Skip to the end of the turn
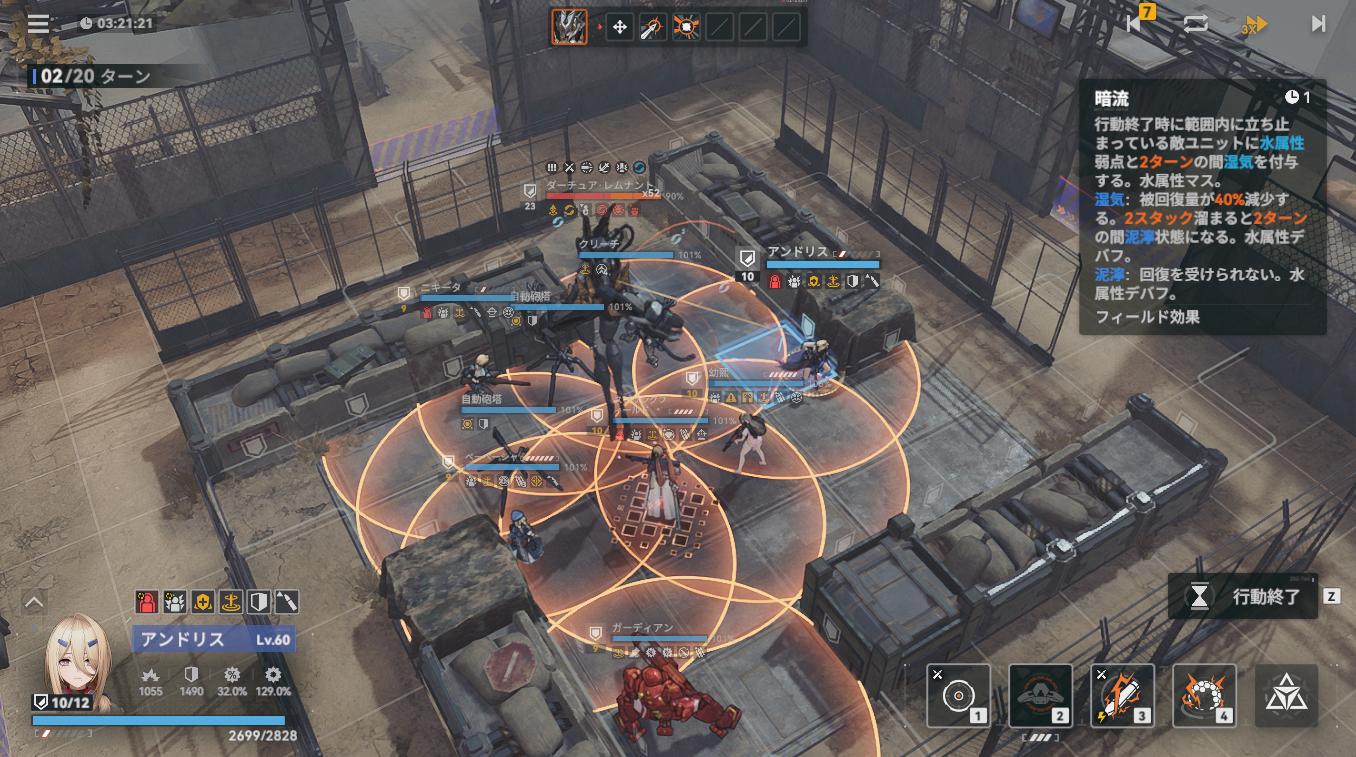 tap(1318, 23)
